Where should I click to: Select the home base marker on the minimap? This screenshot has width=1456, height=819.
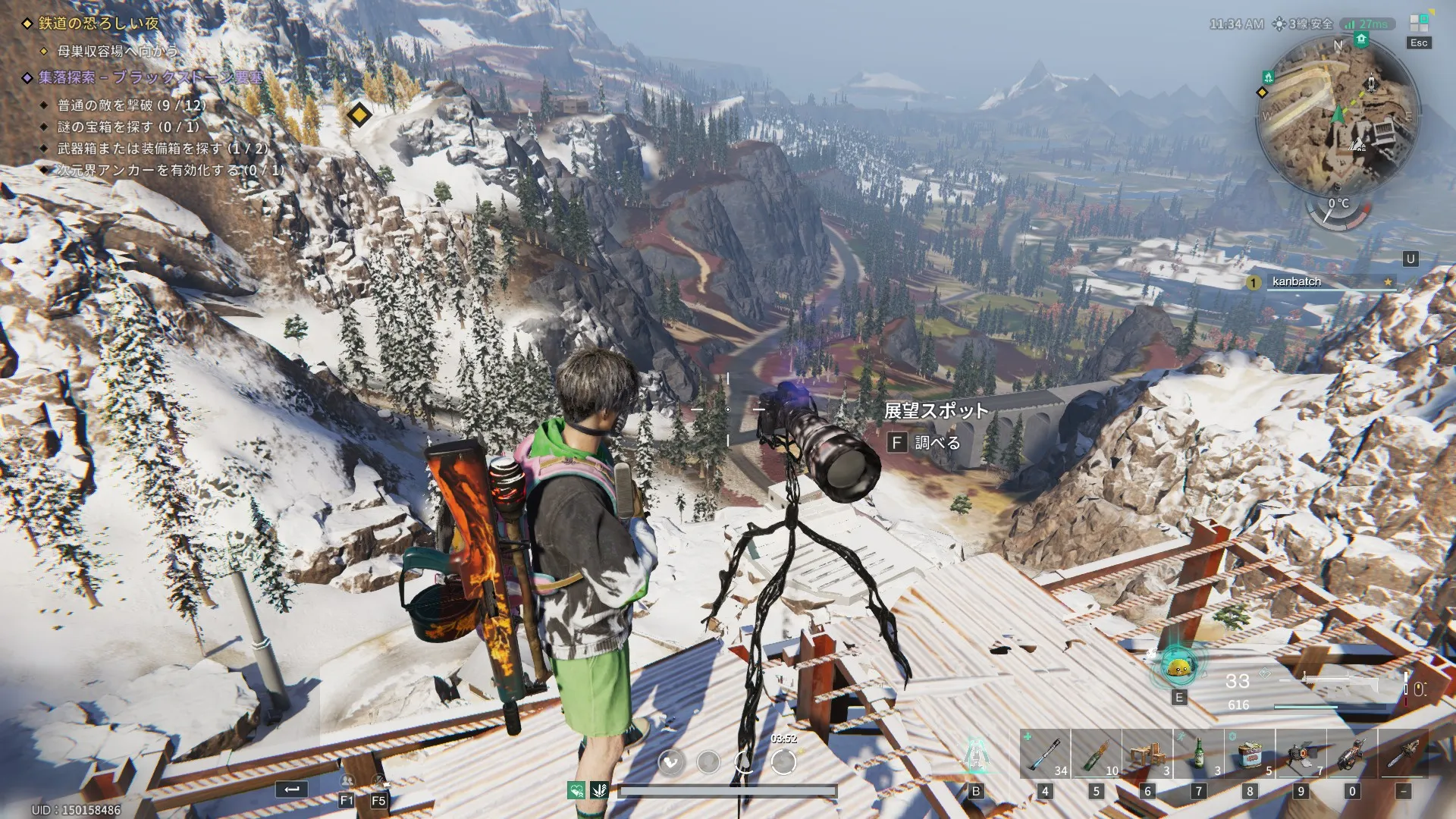[1361, 39]
